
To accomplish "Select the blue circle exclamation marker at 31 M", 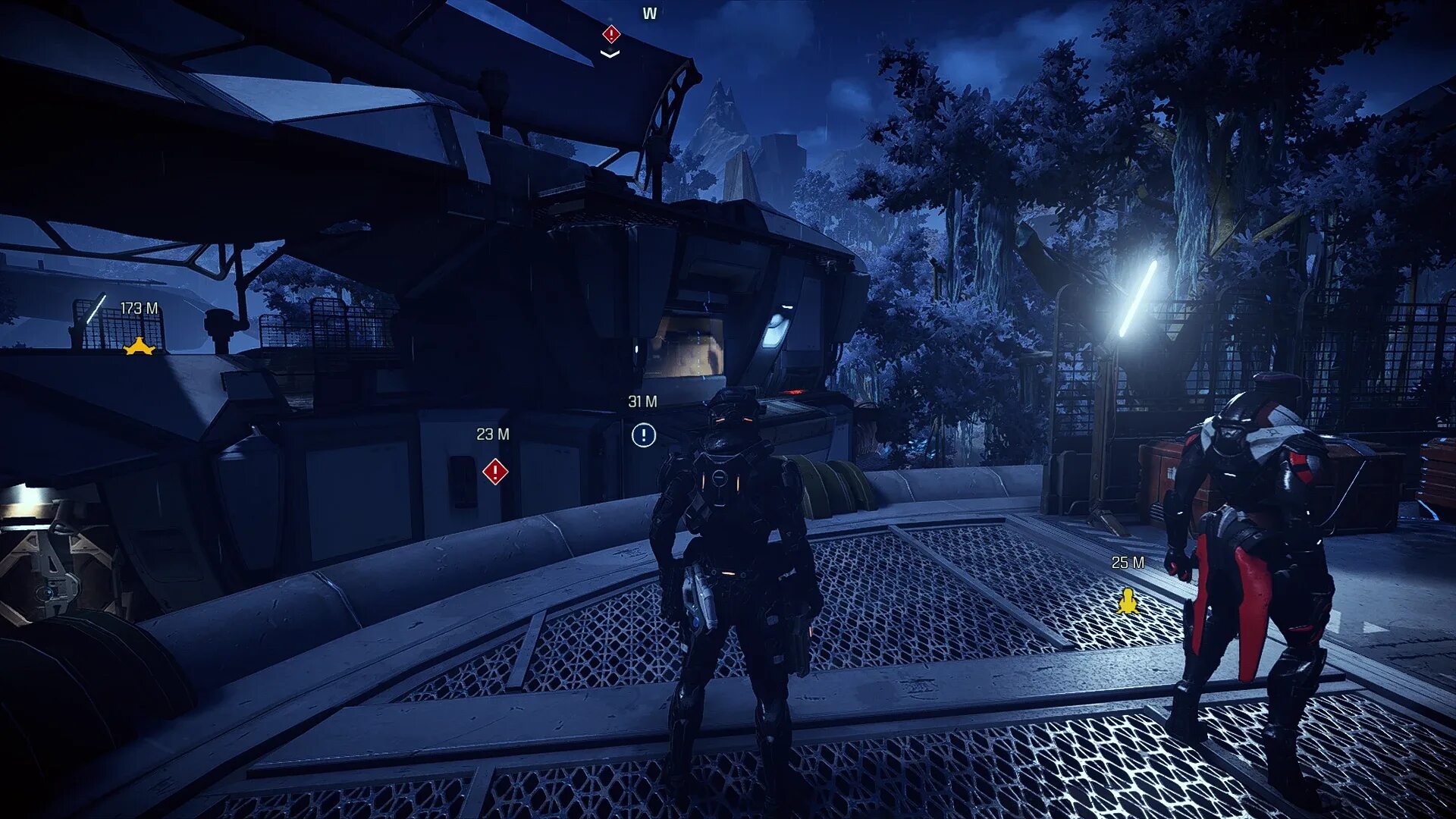I will click(x=643, y=435).
